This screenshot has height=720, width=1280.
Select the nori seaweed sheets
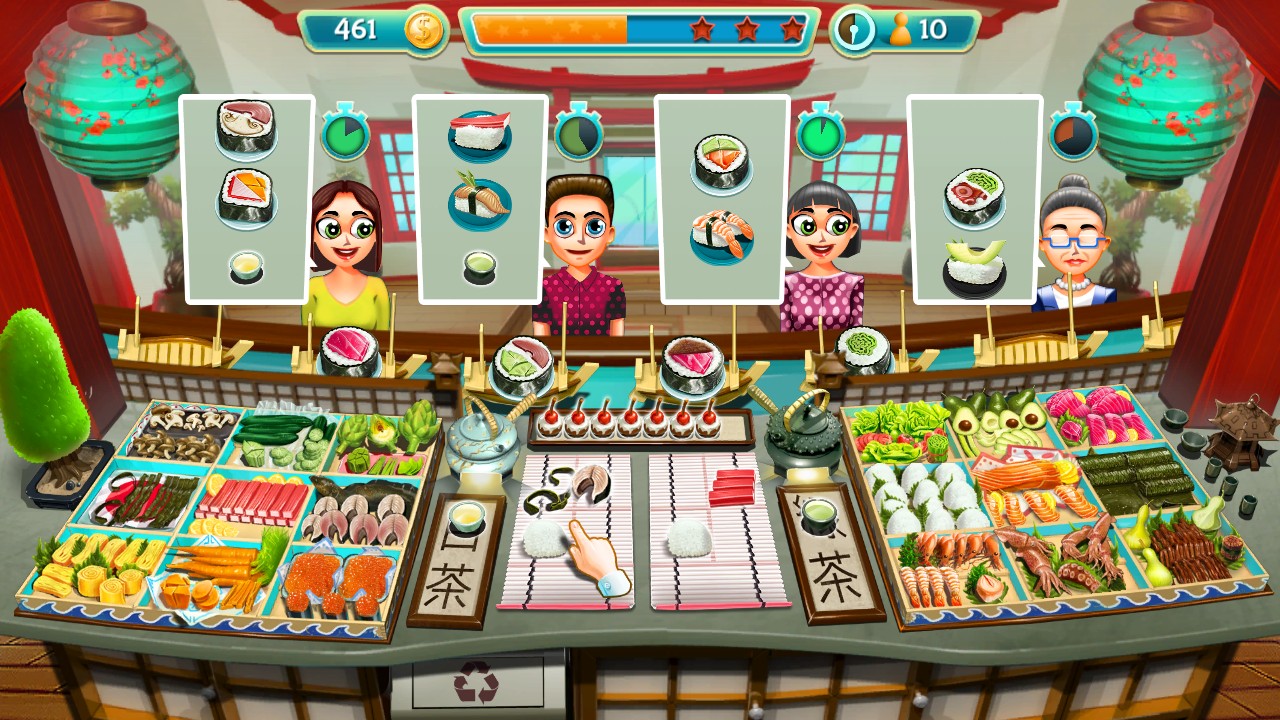point(1140,480)
